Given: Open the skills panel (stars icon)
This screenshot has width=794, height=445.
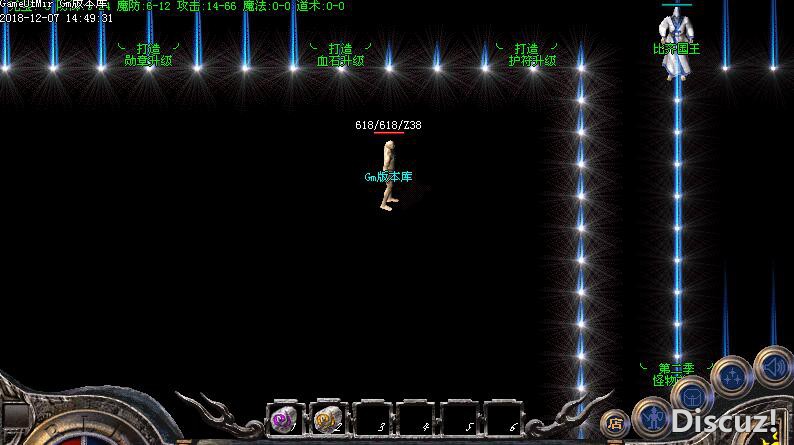Looking at the screenshot, I should [733, 375].
